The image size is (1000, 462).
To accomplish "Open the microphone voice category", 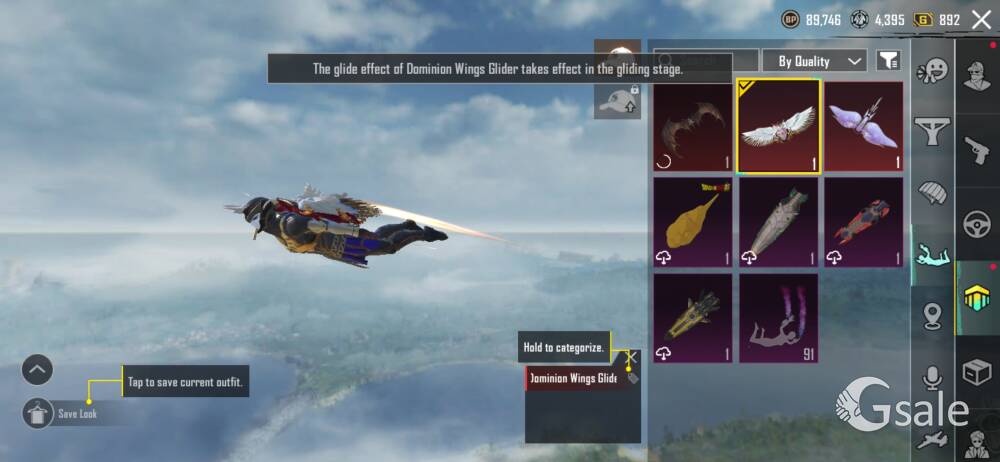I will (x=932, y=377).
